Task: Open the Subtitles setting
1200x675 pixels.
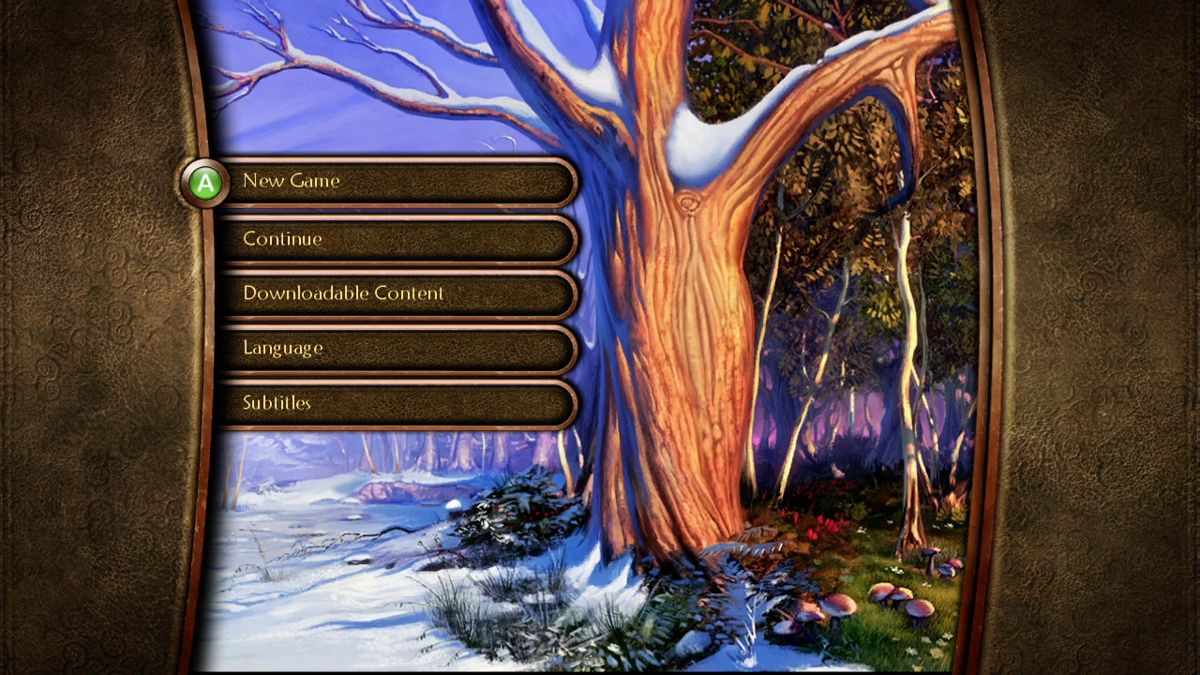Action: (x=395, y=404)
